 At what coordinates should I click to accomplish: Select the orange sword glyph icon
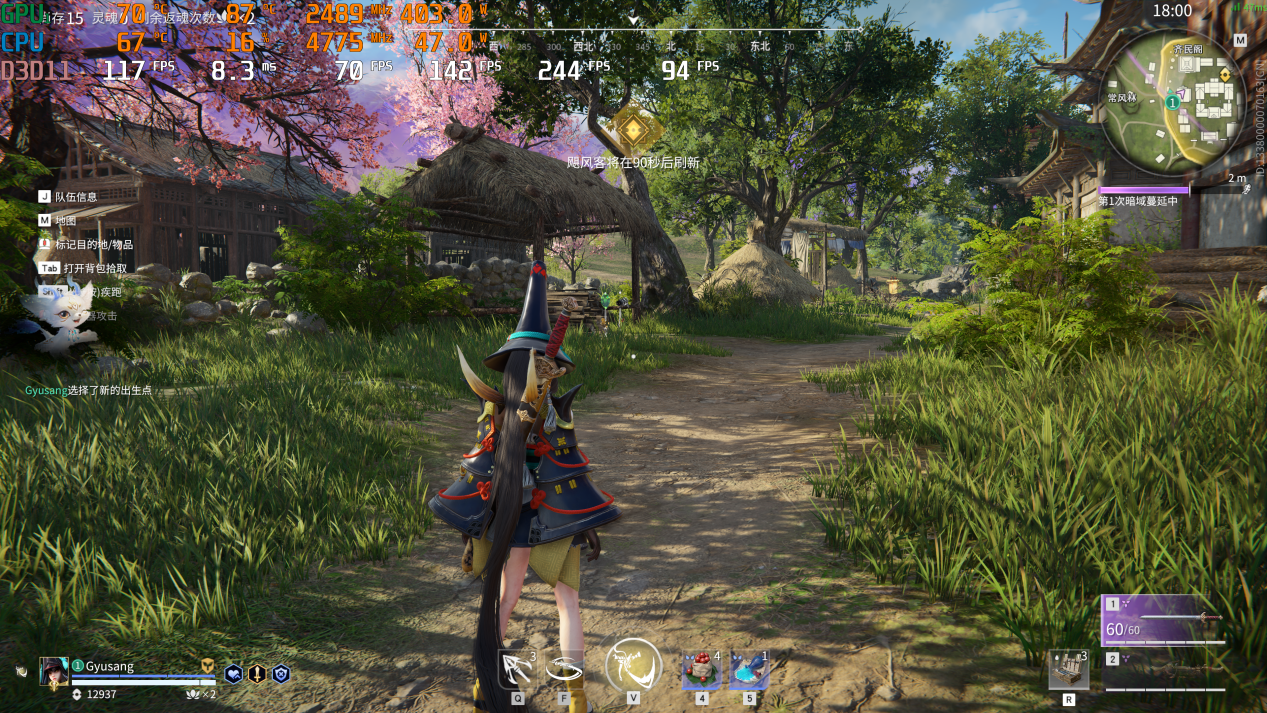click(257, 674)
